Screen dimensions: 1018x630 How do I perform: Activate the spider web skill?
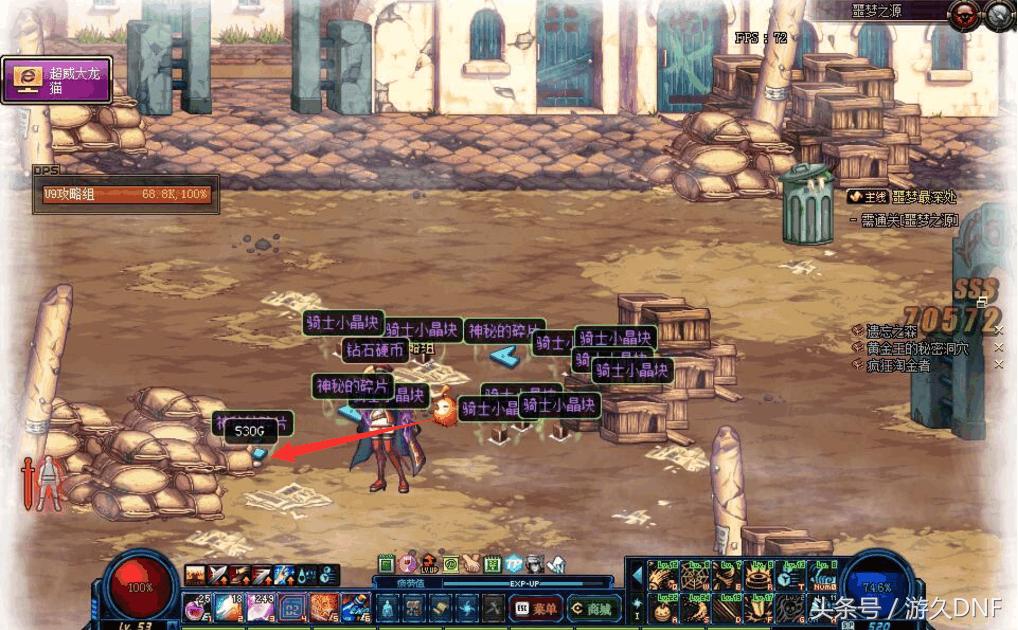[x=692, y=578]
